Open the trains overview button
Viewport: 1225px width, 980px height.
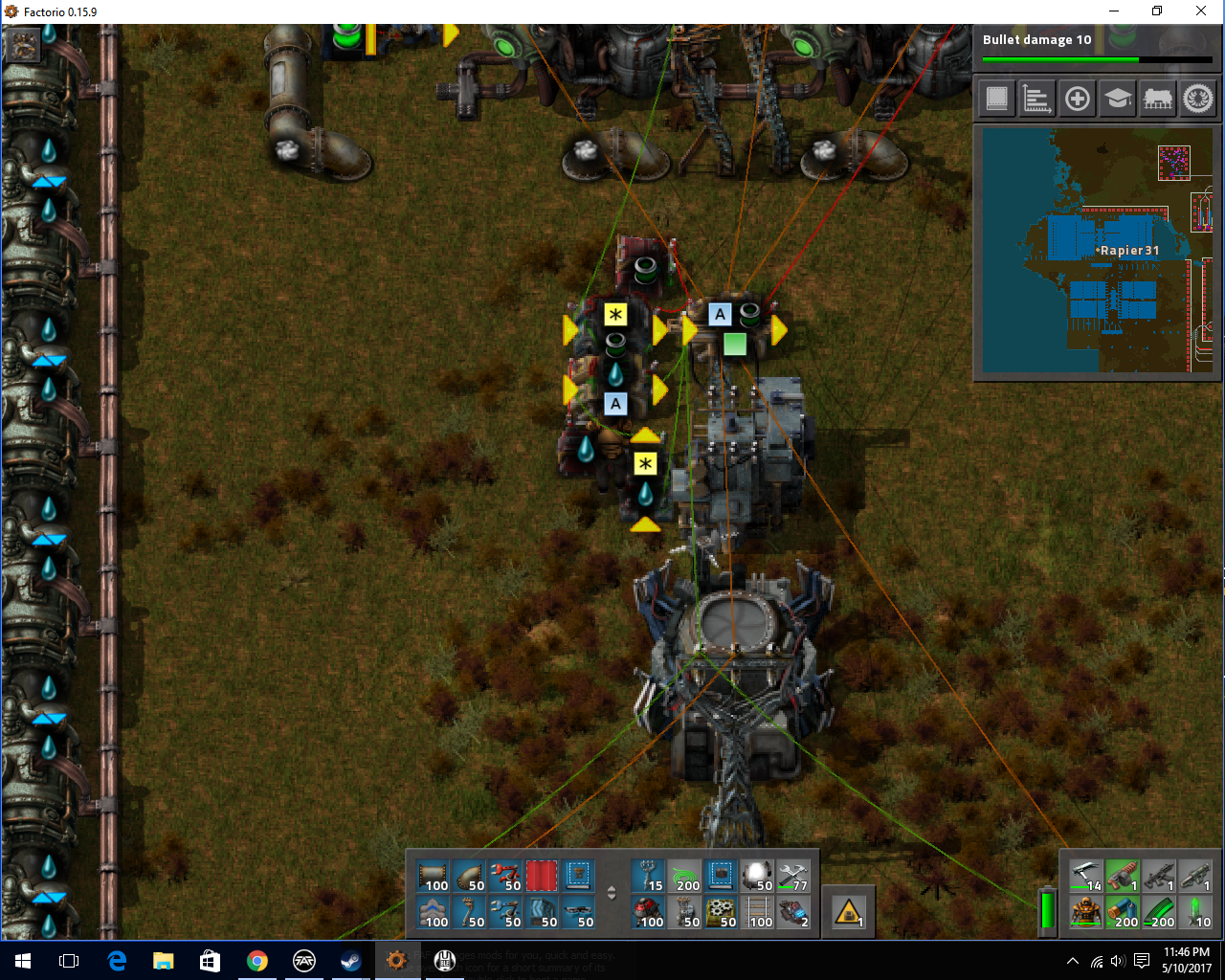coord(1158,99)
